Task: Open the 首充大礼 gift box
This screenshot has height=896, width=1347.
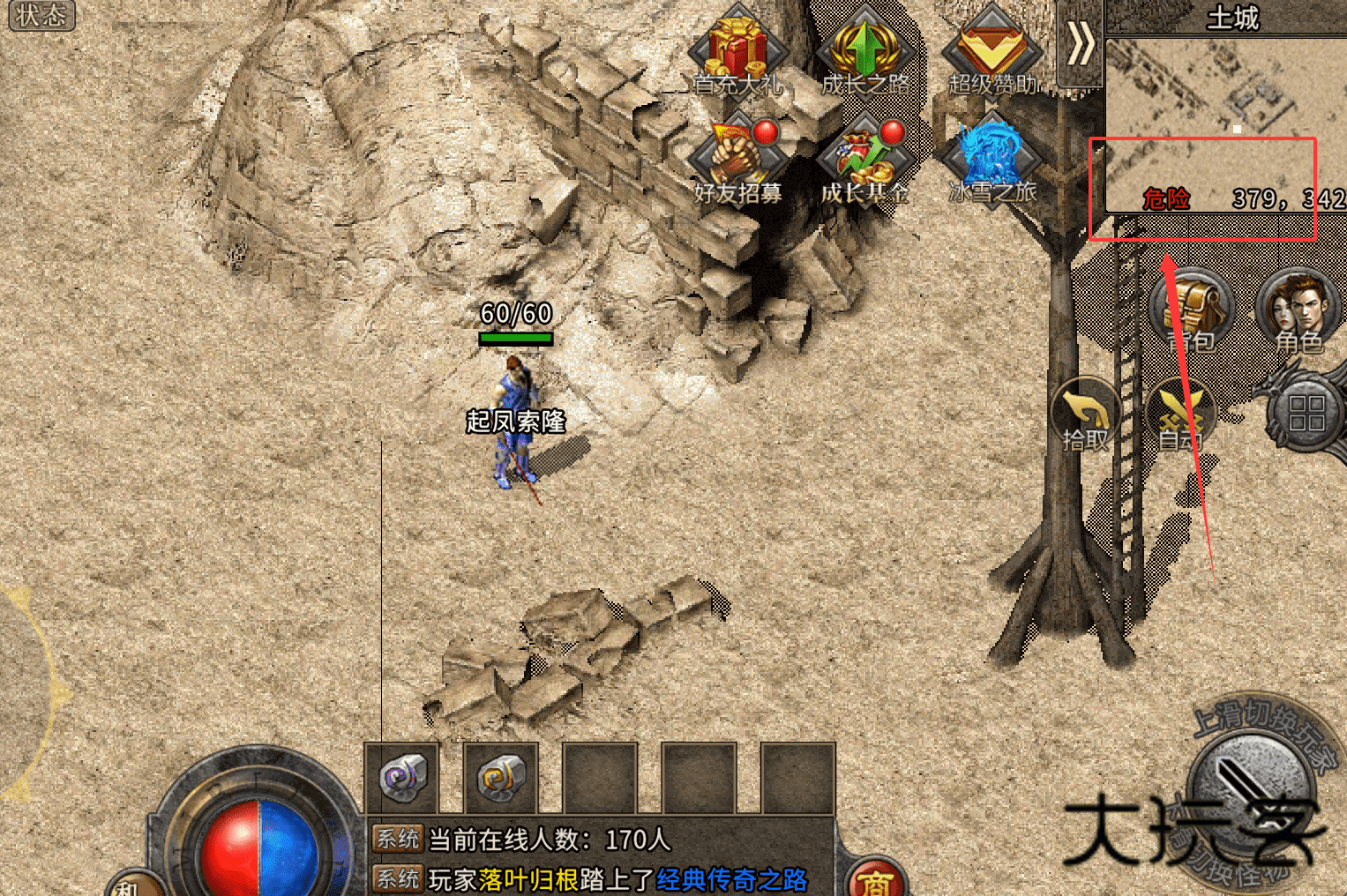Action: tap(737, 51)
